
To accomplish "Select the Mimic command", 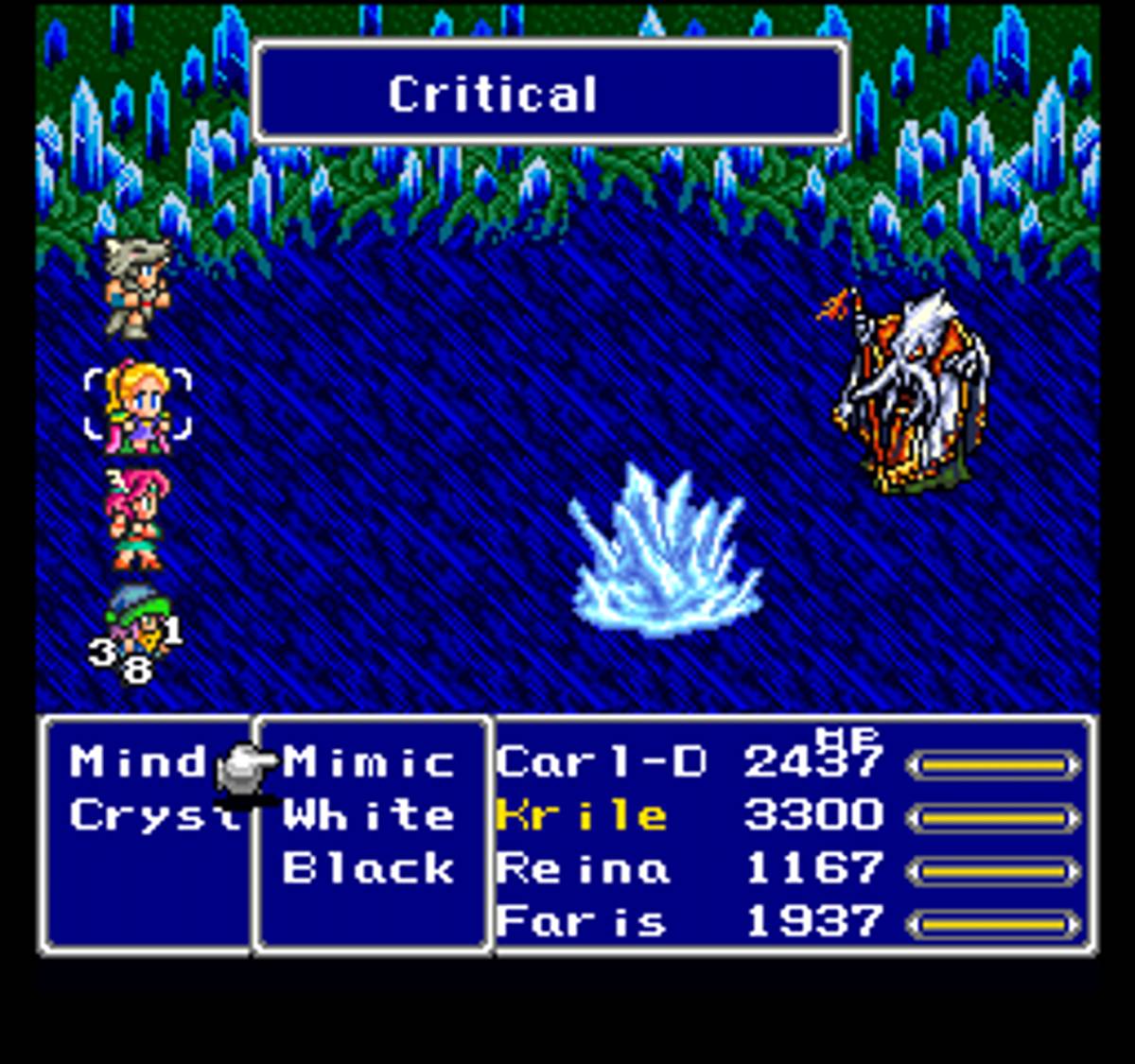I will (x=369, y=762).
